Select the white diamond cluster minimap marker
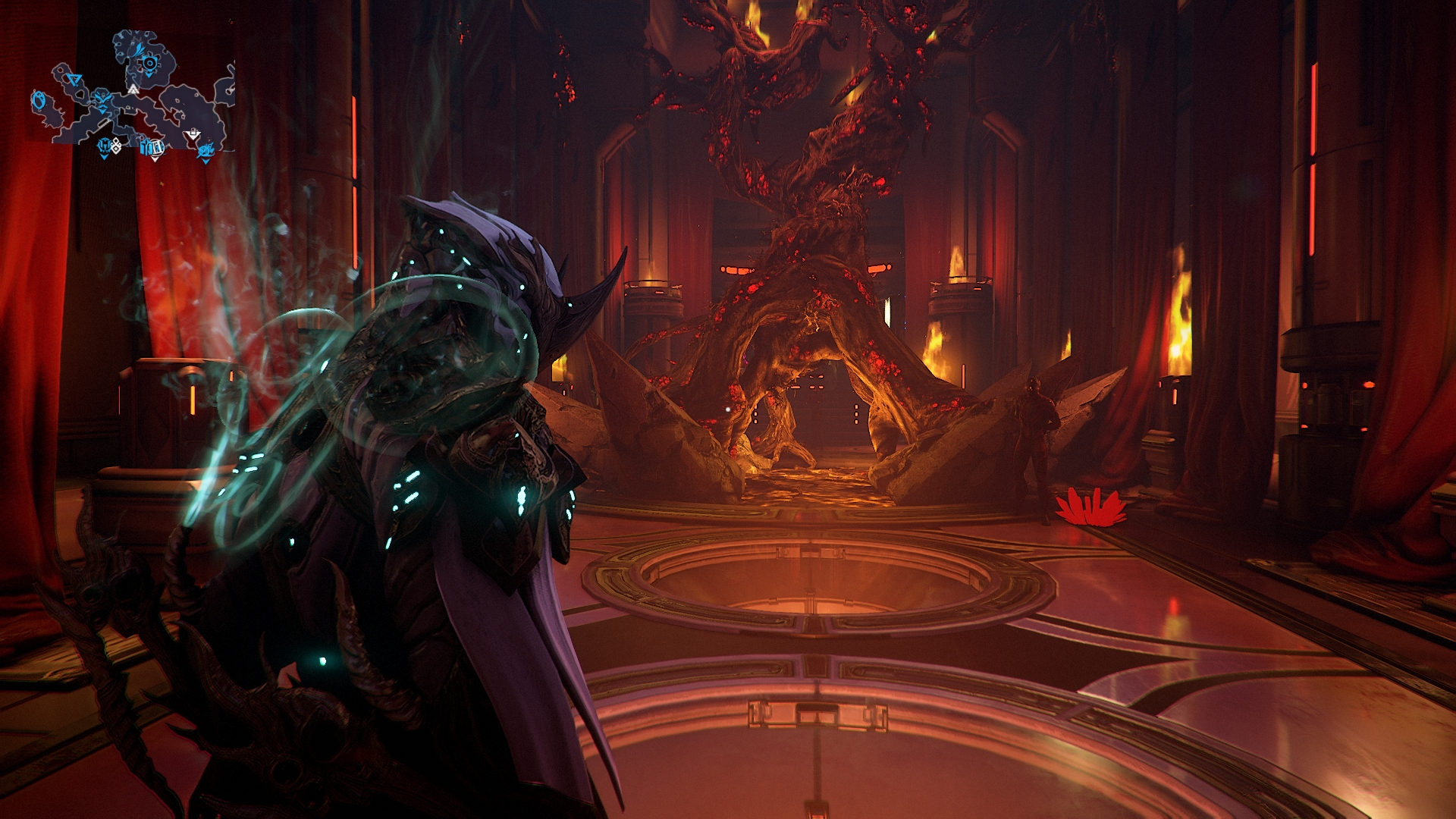This screenshot has width=1456, height=819. (116, 146)
